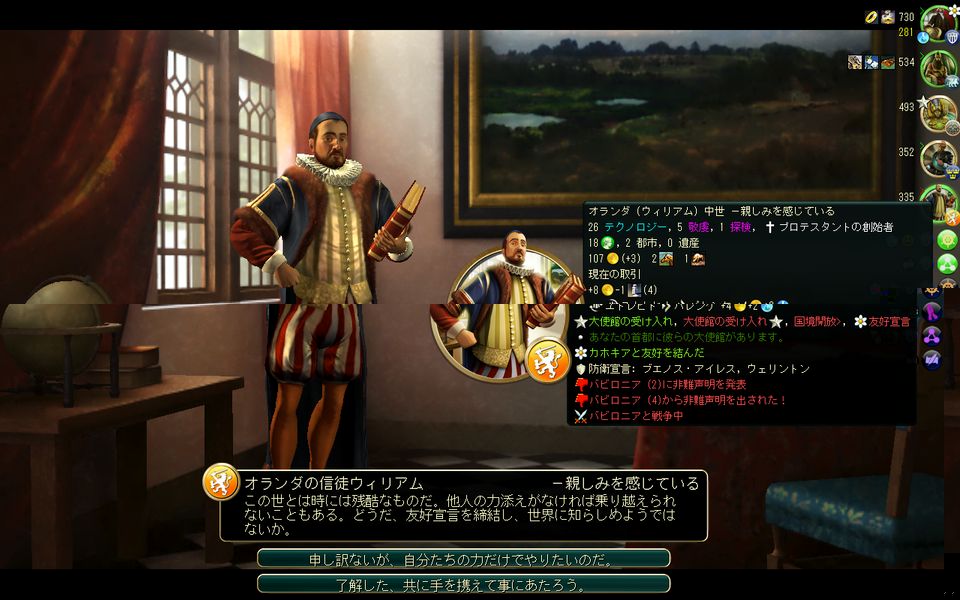960x600 pixels.
Task: Select the top leader portrait with score 730
Action: pos(939,23)
